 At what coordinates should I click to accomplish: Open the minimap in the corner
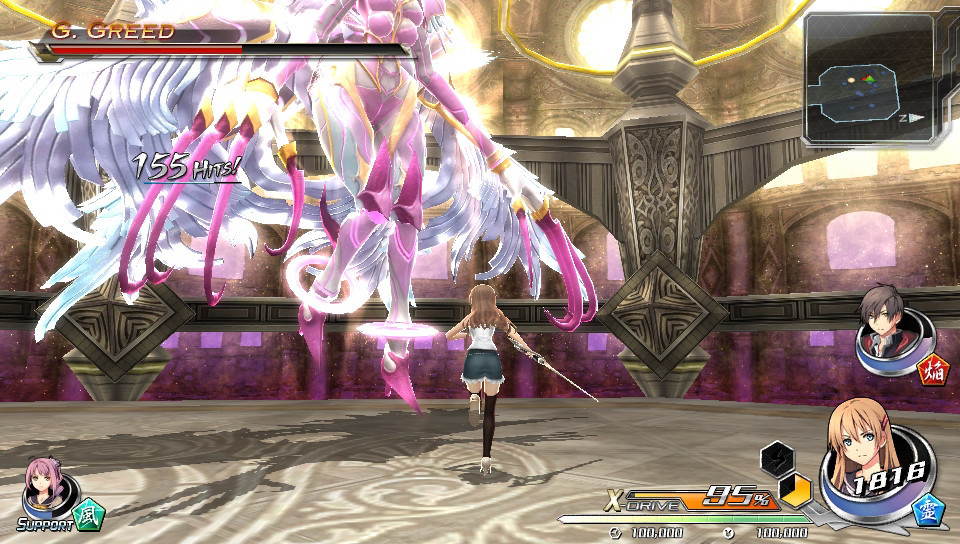click(x=868, y=80)
